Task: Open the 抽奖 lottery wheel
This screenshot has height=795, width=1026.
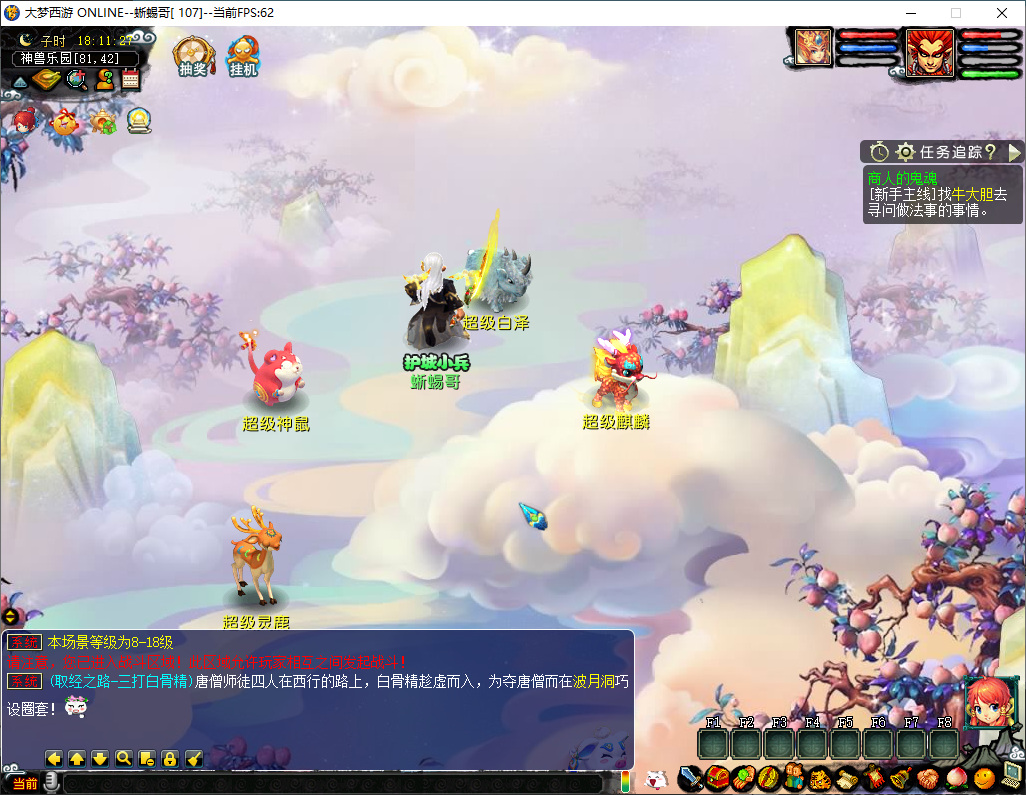Action: pos(191,56)
